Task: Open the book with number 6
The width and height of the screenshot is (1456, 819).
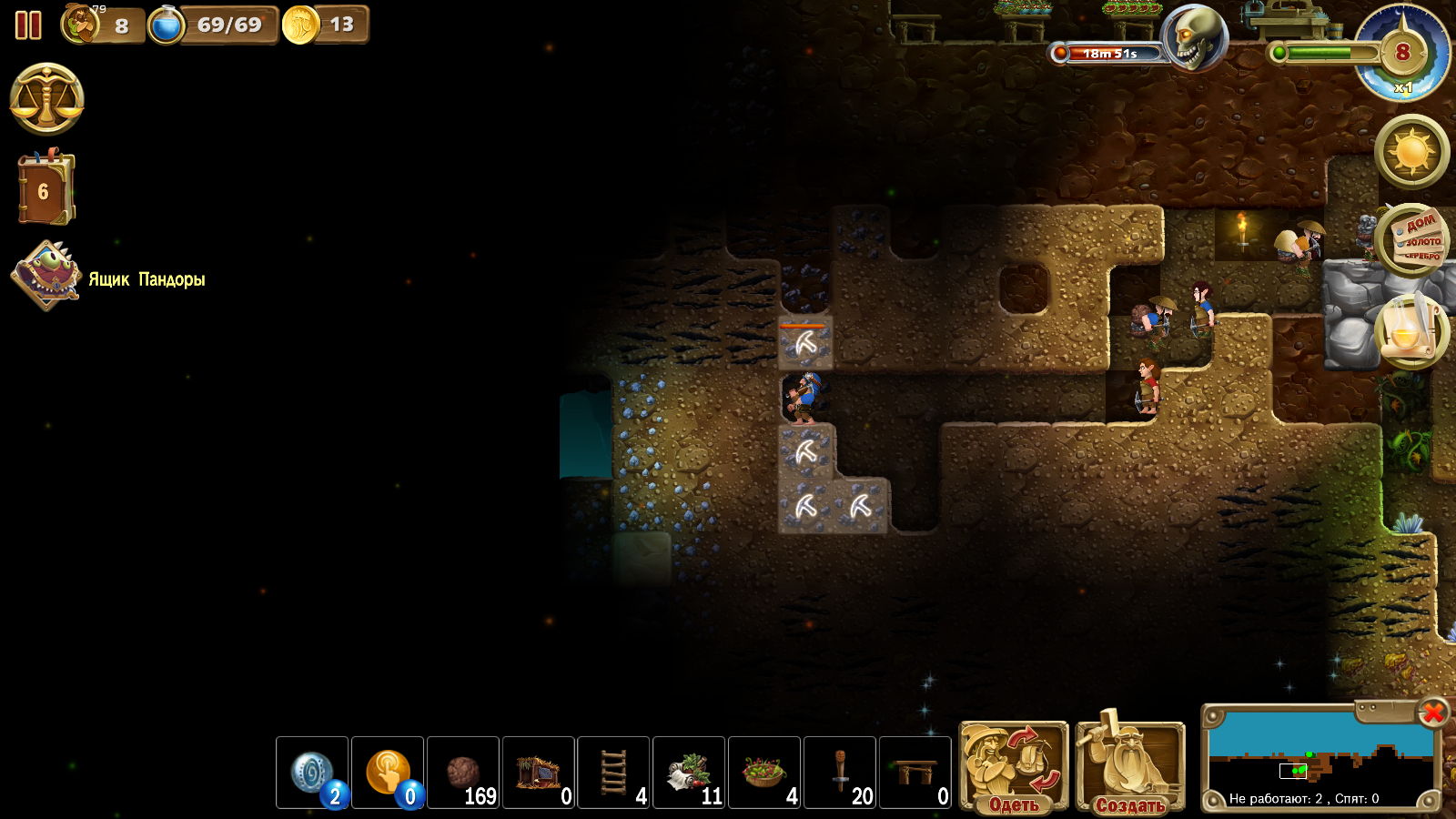Action: [x=44, y=189]
